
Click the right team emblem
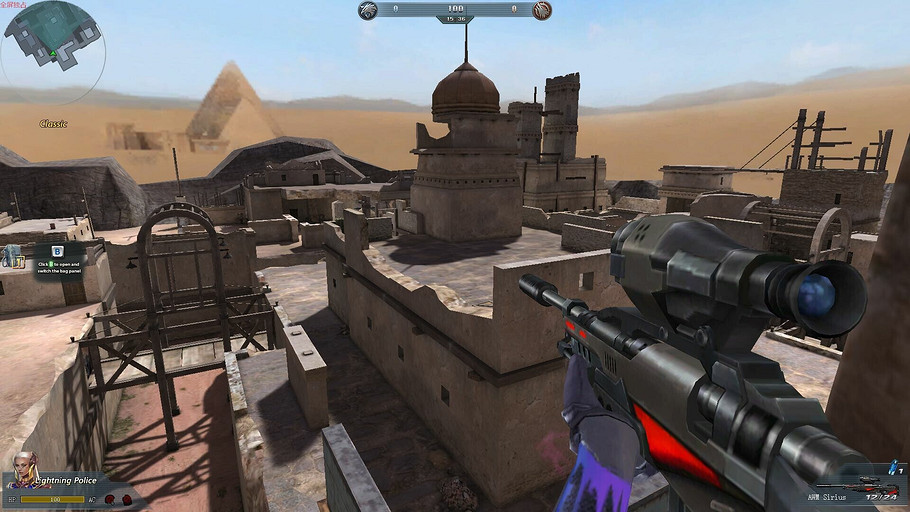(541, 11)
